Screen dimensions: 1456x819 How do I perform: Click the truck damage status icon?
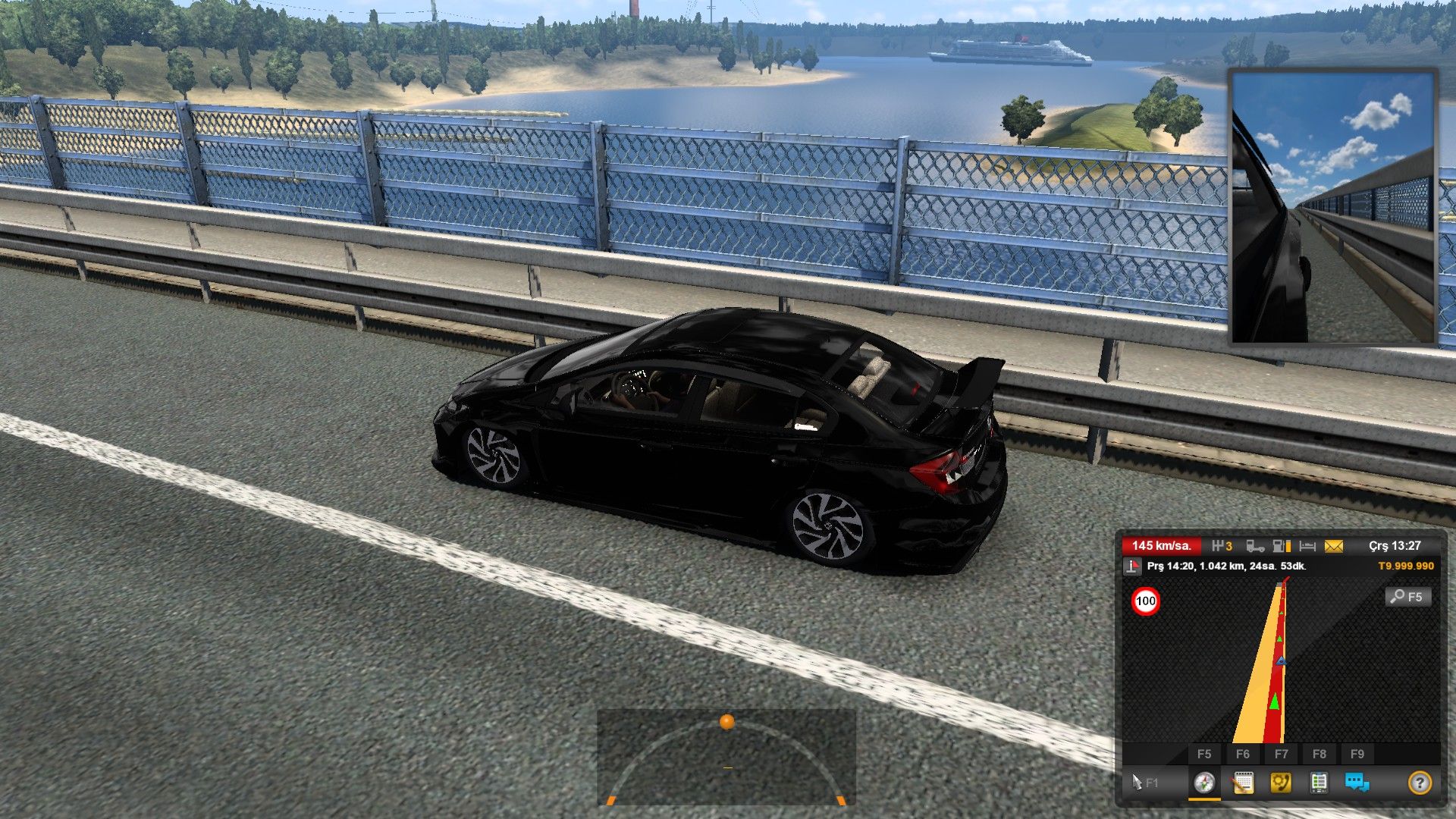(x=1255, y=546)
